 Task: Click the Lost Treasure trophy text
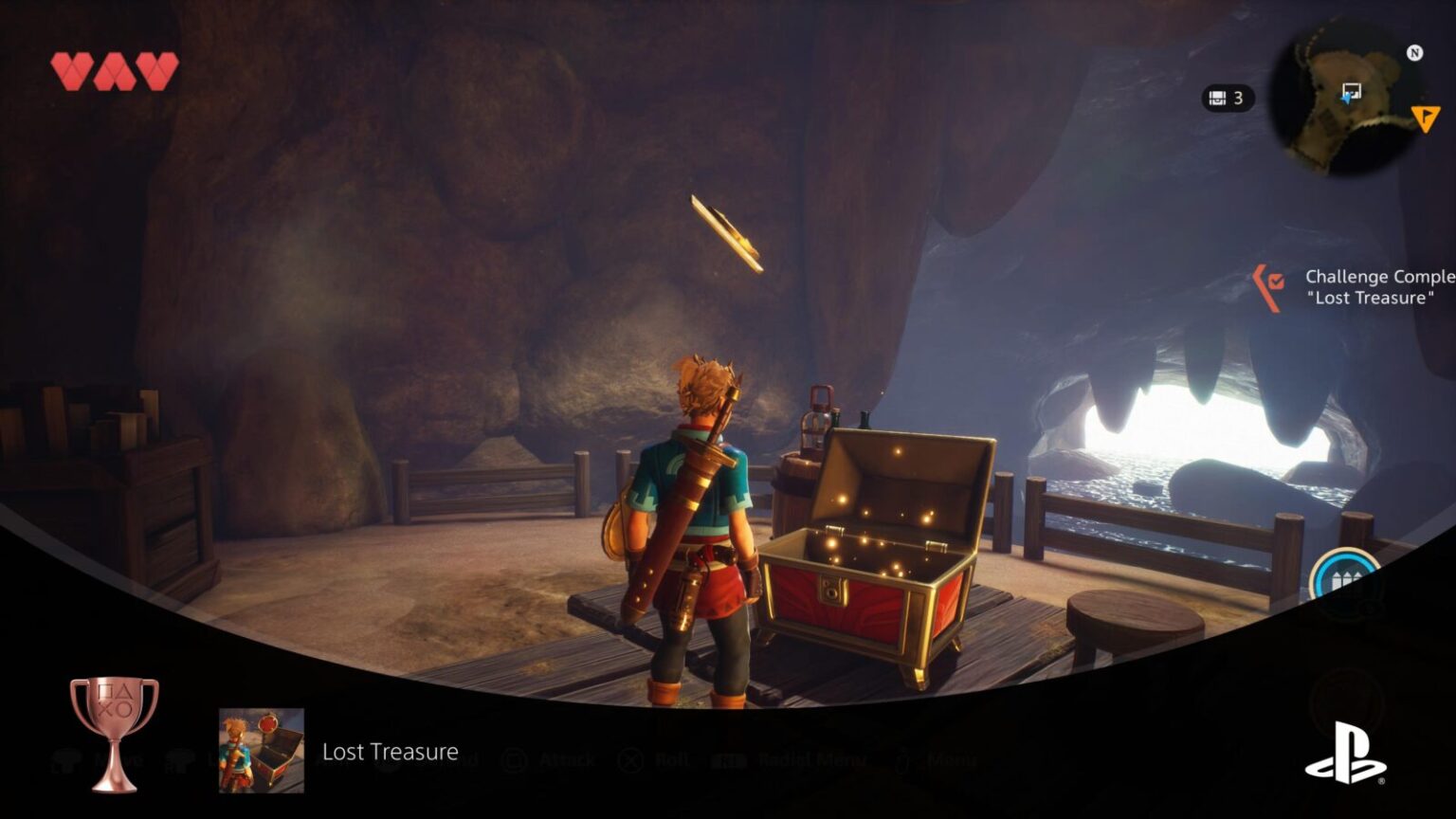[390, 752]
